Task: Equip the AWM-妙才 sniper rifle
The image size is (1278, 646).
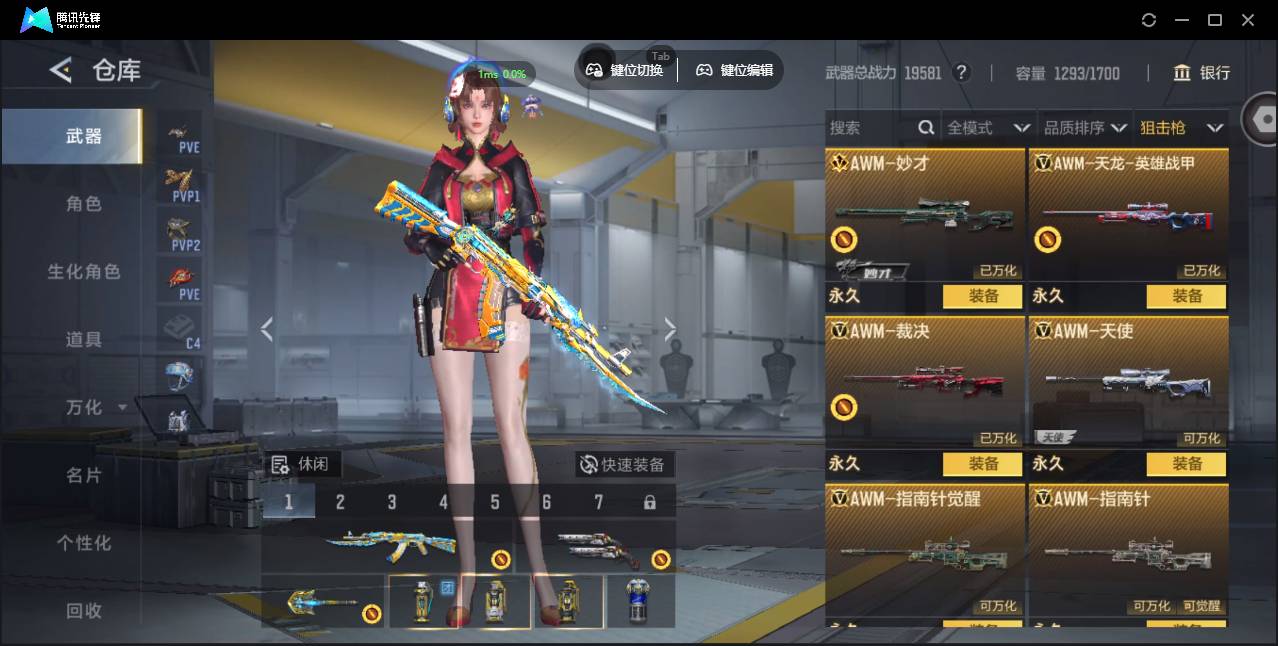Action: point(983,296)
